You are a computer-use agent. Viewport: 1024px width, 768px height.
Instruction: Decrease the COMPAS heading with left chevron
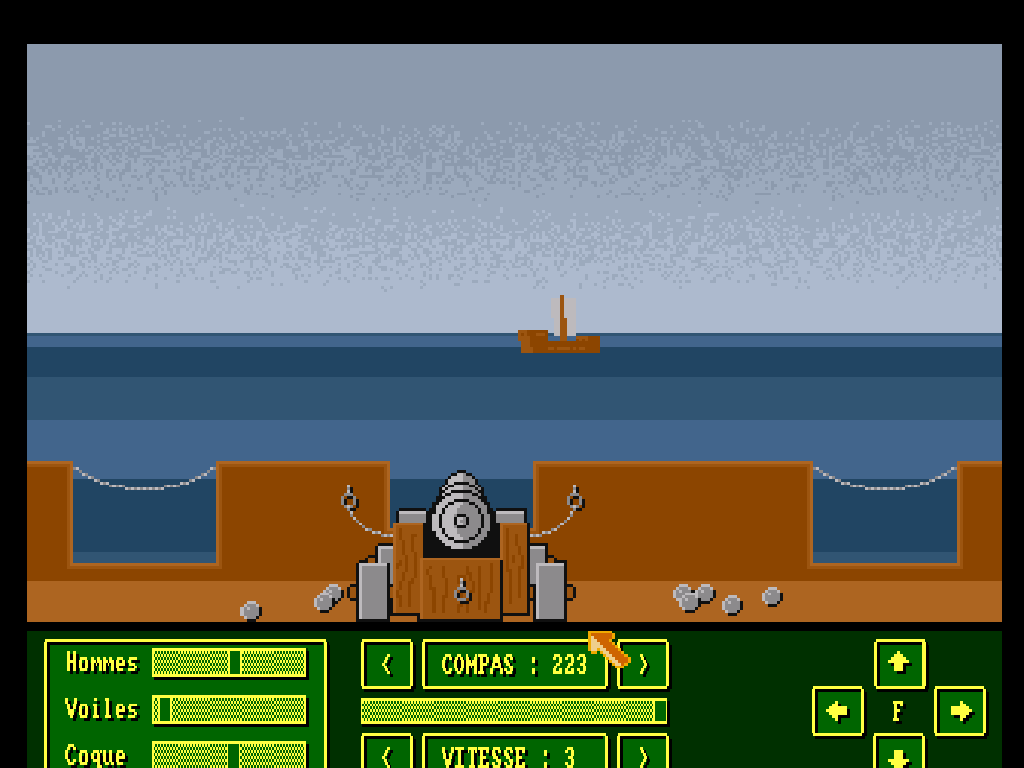[x=387, y=665]
